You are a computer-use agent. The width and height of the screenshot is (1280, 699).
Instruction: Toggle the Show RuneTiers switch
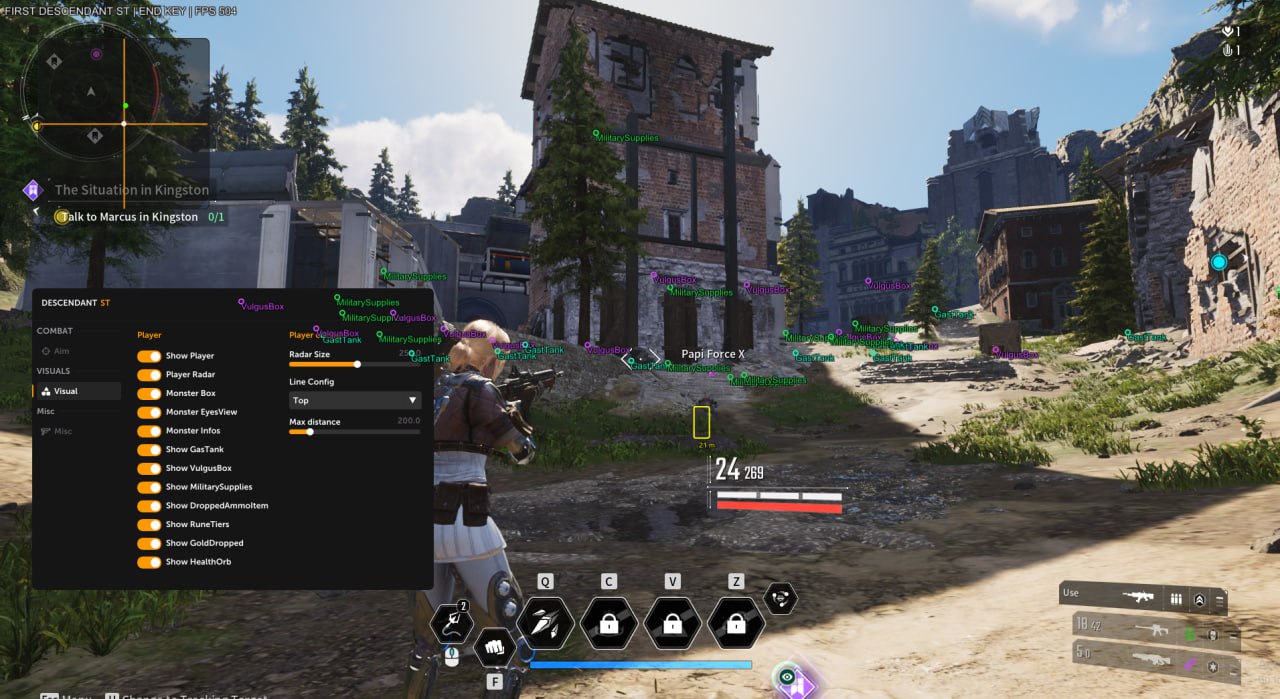pyautogui.click(x=149, y=525)
